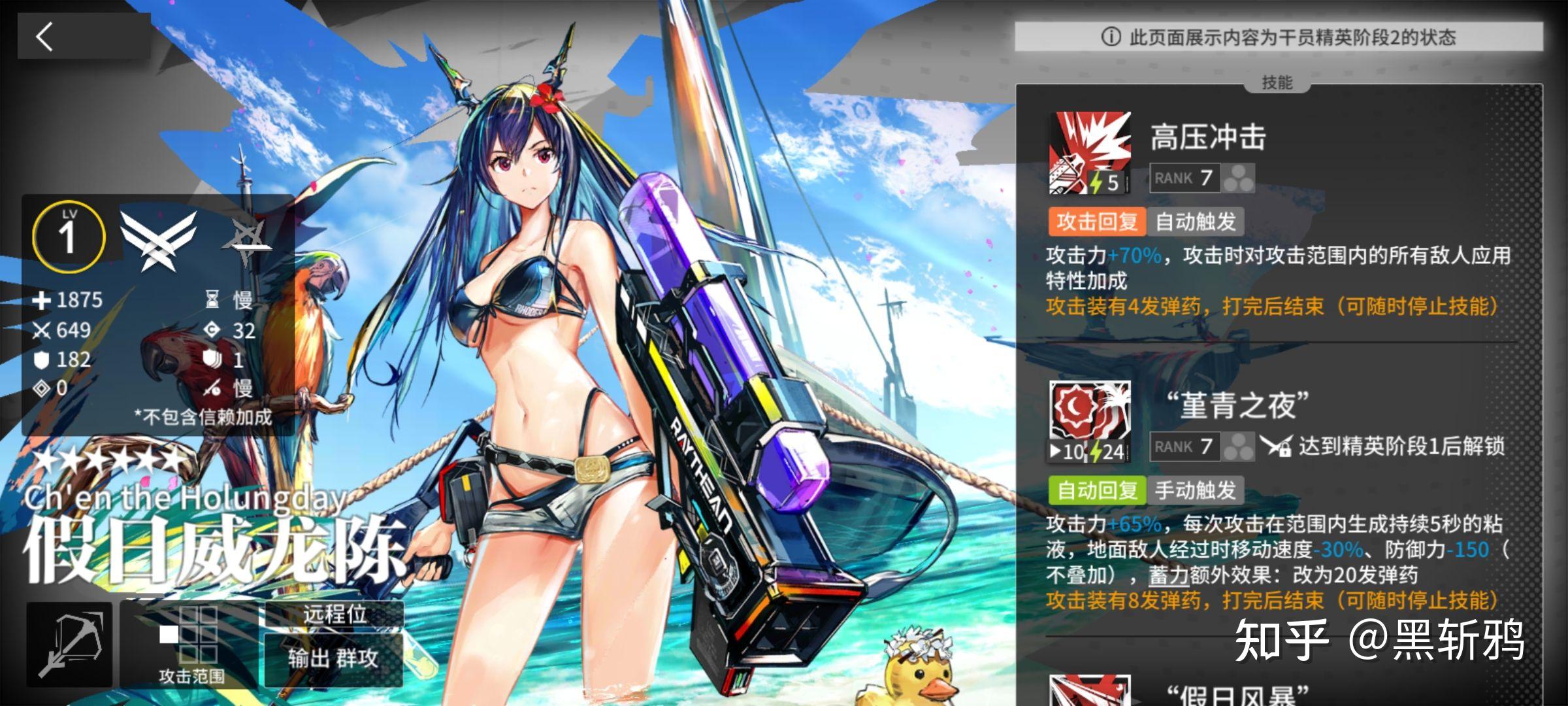
Task: Click RANK 7 badge of 高压冲击
Action: coord(1184,178)
